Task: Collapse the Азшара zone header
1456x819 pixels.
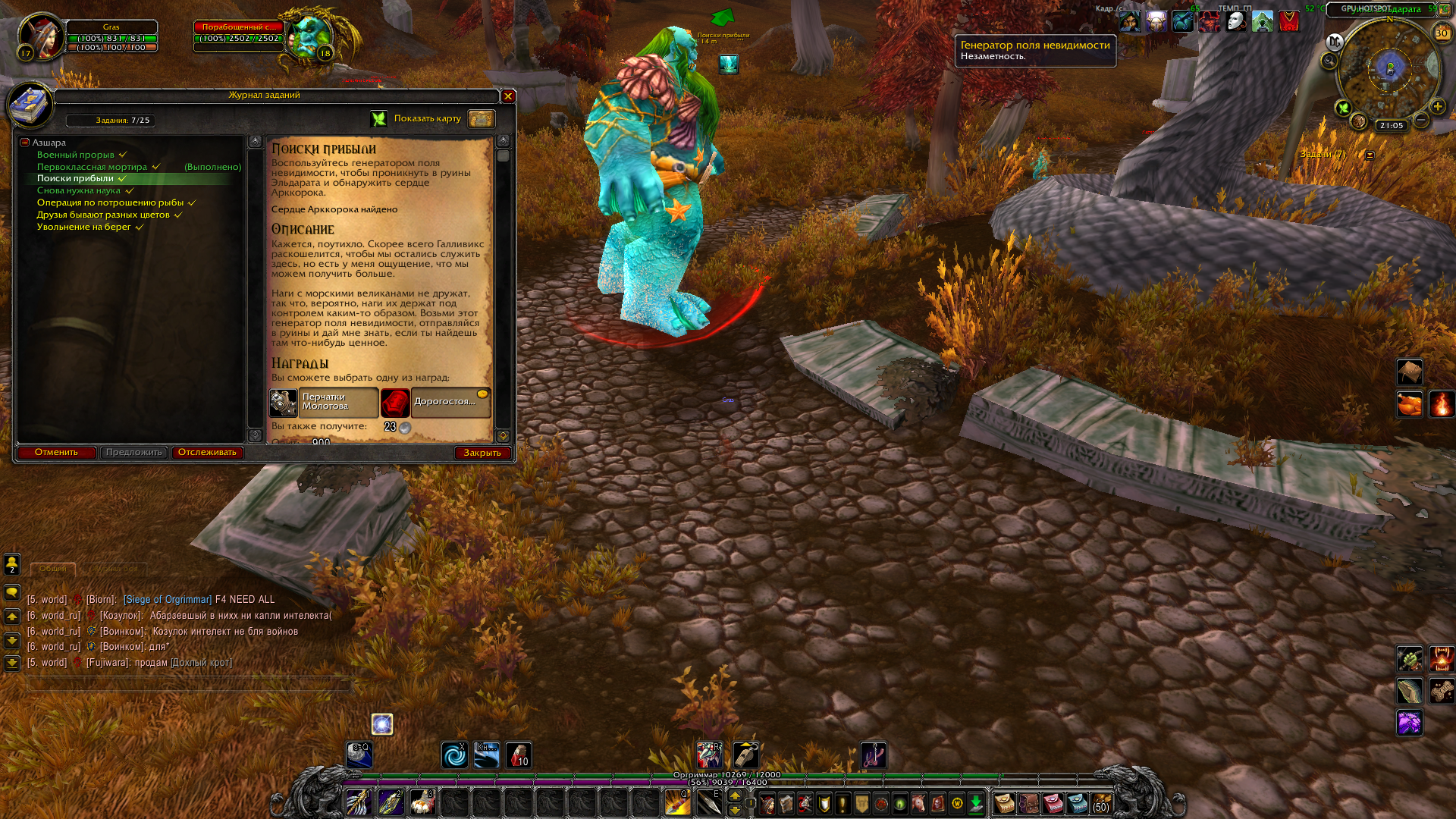Action: 25,143
